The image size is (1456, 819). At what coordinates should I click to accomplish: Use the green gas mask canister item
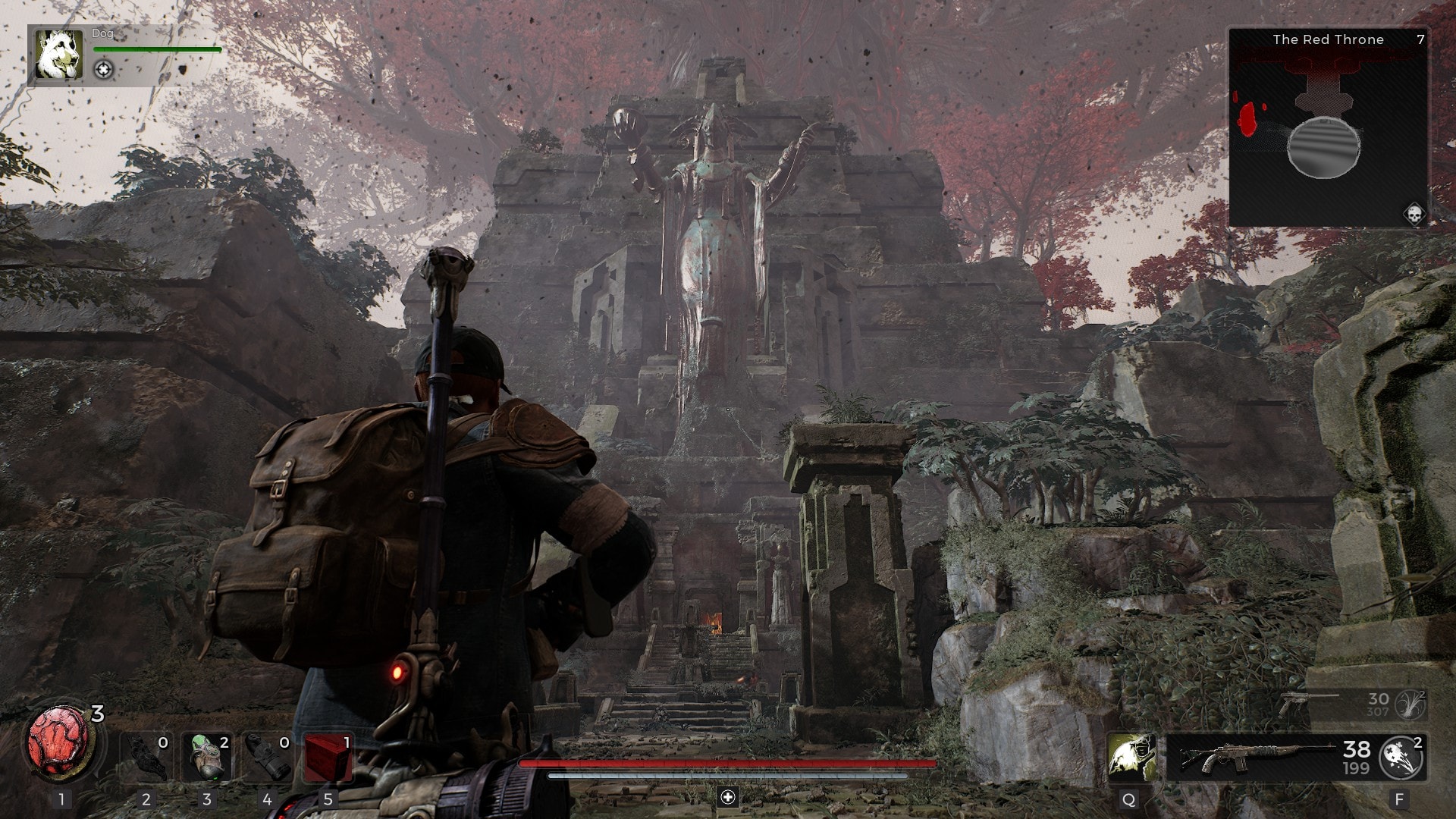tap(206, 757)
